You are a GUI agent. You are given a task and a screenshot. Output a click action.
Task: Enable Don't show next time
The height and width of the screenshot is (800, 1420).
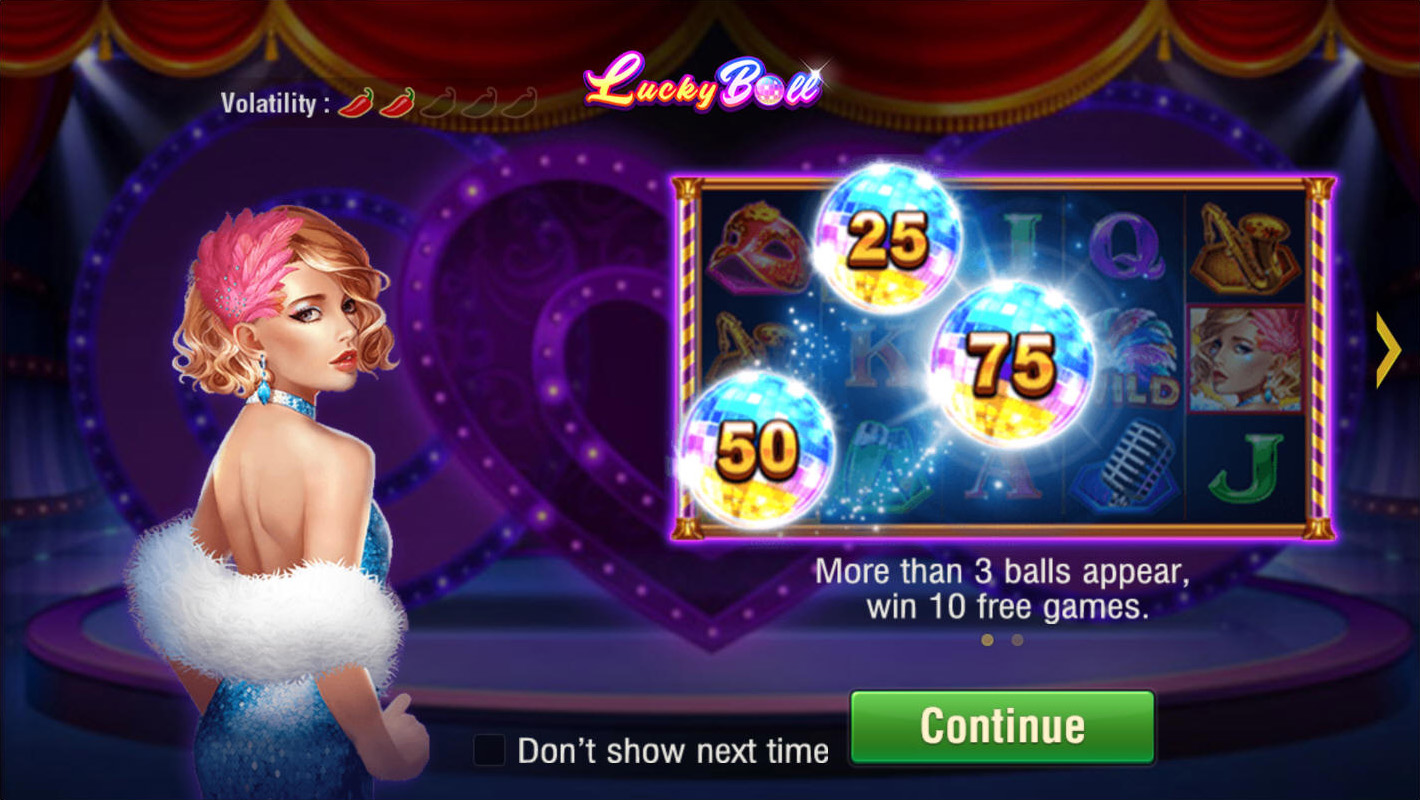(x=490, y=748)
